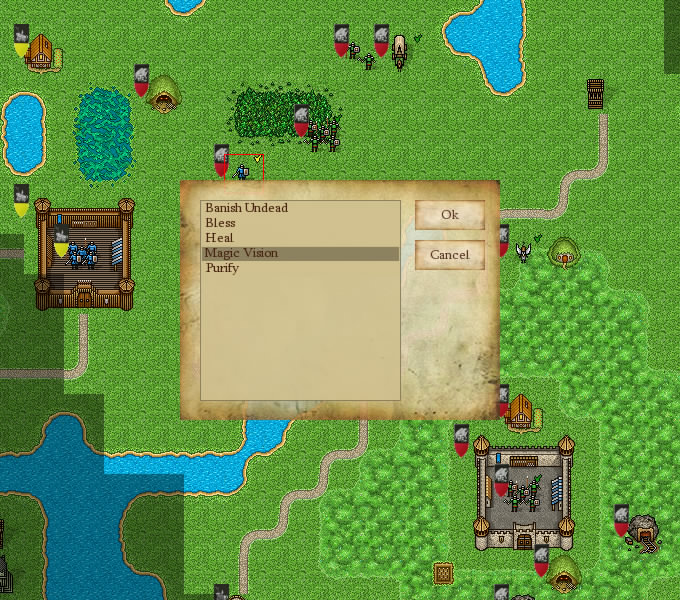Cancel the spell selection dialog
680x600 pixels.
click(x=449, y=255)
